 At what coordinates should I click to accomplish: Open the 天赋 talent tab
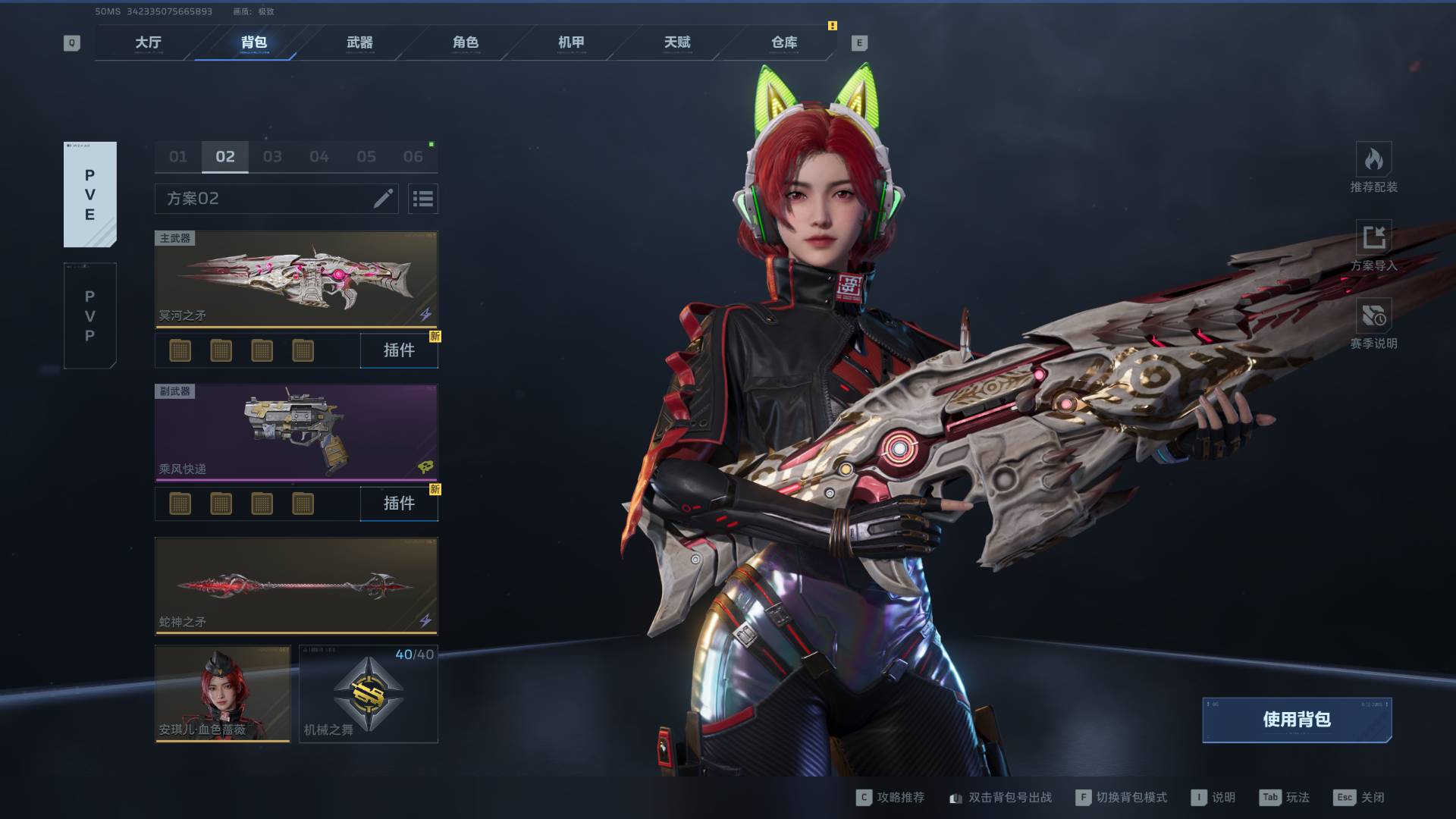pos(677,42)
